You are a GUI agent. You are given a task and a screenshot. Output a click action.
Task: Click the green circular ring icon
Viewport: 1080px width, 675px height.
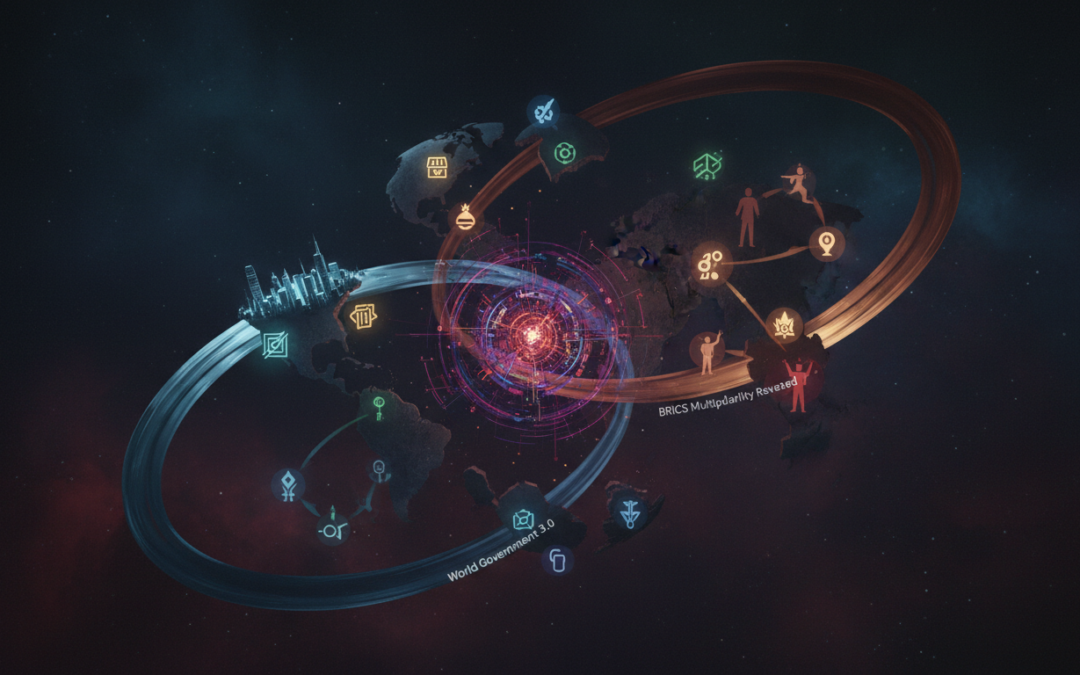(x=564, y=153)
